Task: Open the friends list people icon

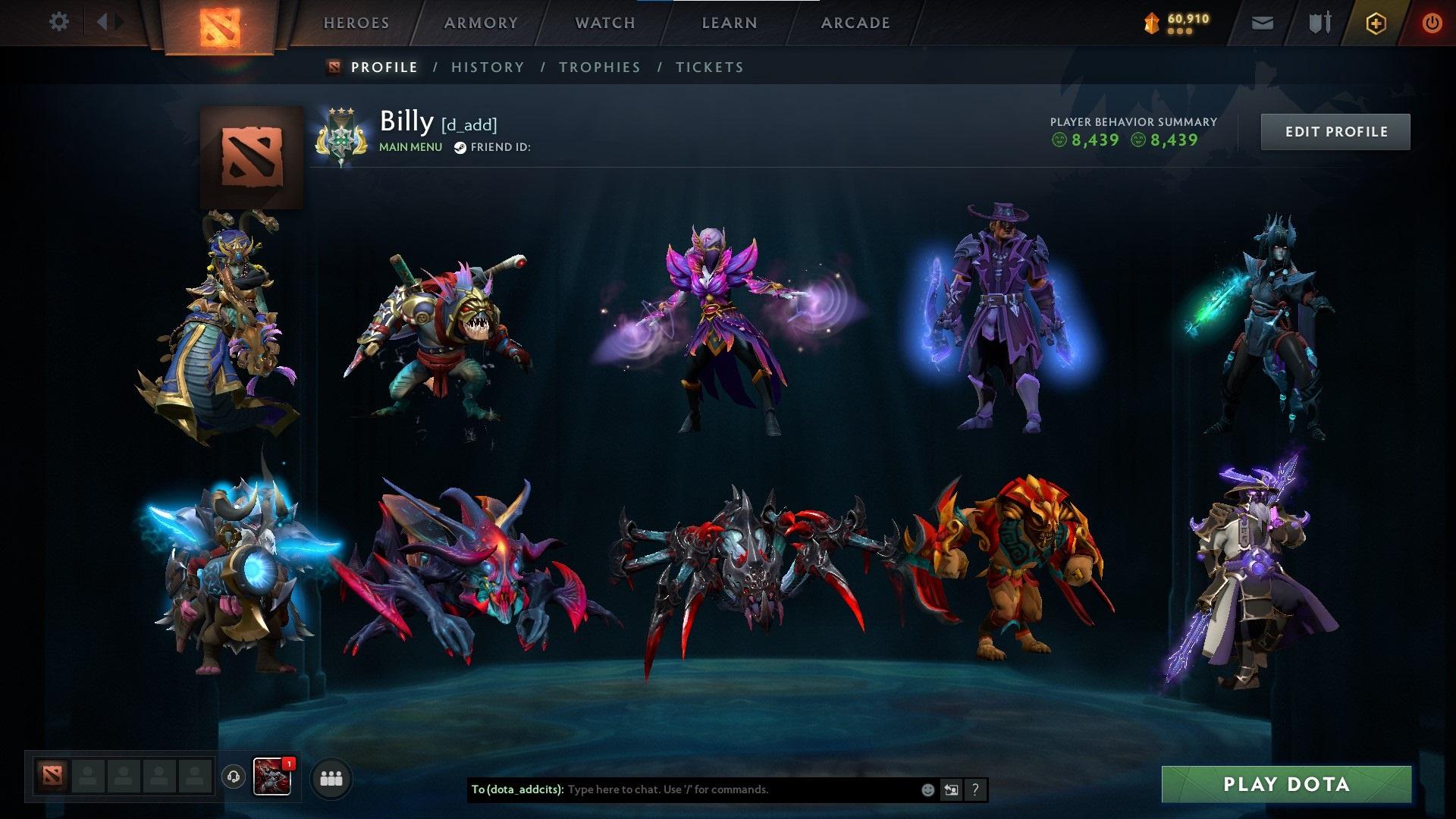Action: (x=331, y=777)
